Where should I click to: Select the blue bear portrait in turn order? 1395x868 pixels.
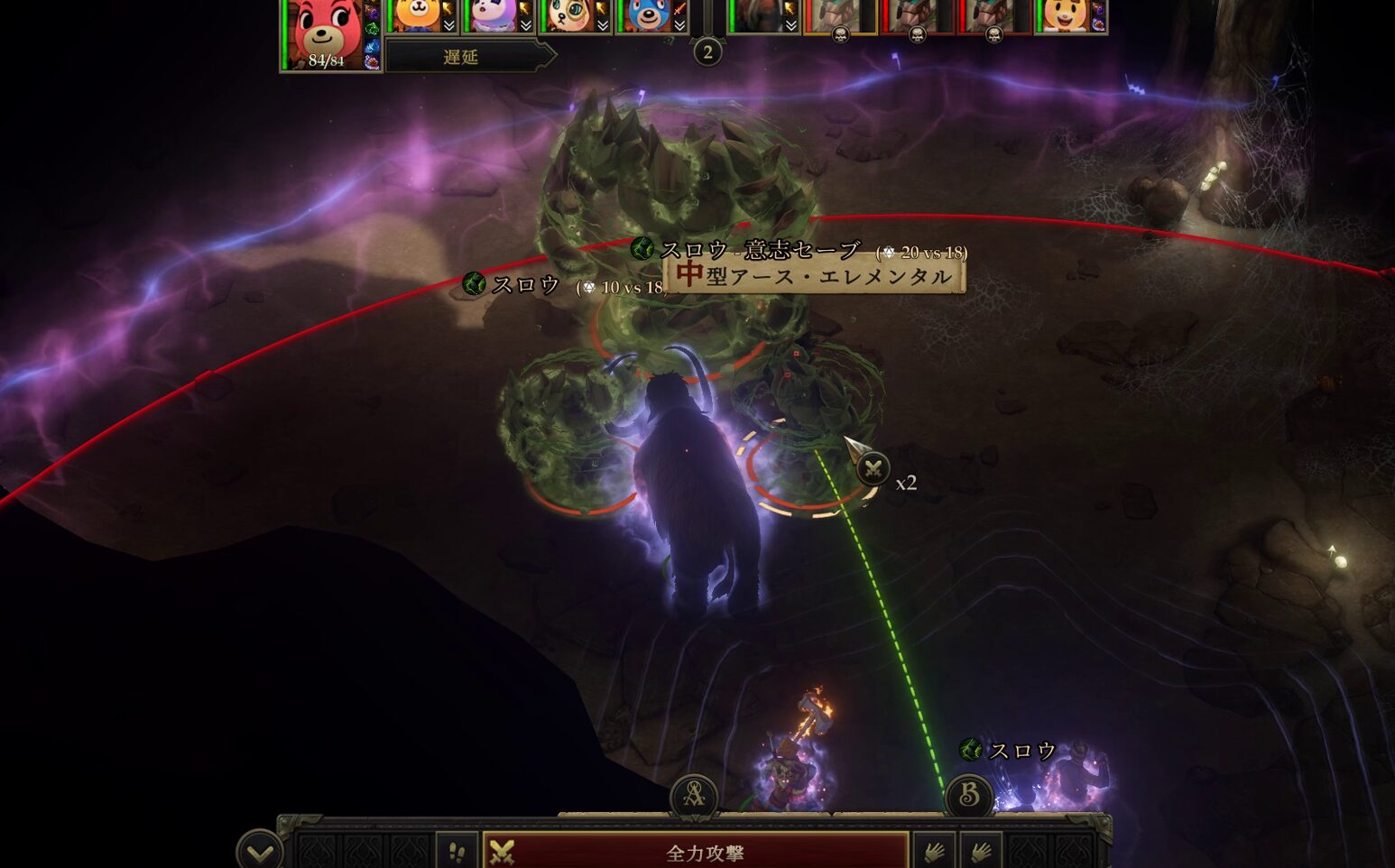(647, 15)
